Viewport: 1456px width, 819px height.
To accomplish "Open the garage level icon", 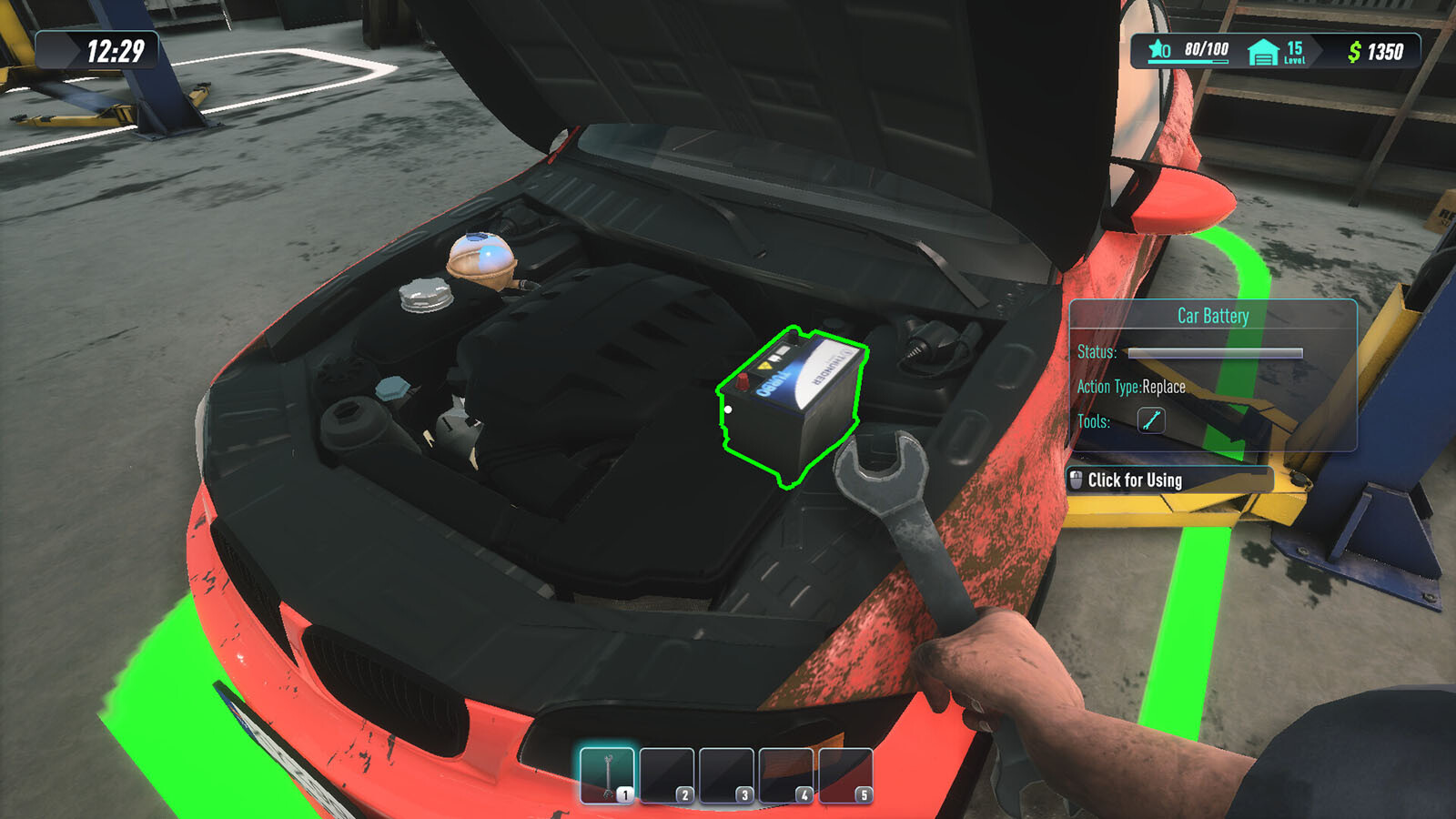I will (x=1263, y=52).
